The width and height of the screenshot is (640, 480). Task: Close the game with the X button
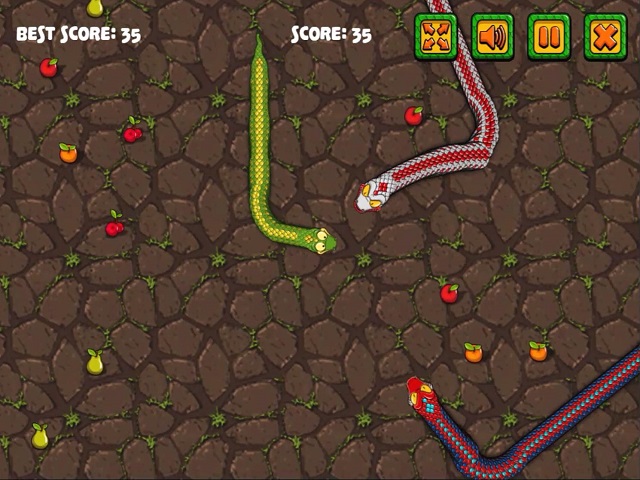coord(605,37)
